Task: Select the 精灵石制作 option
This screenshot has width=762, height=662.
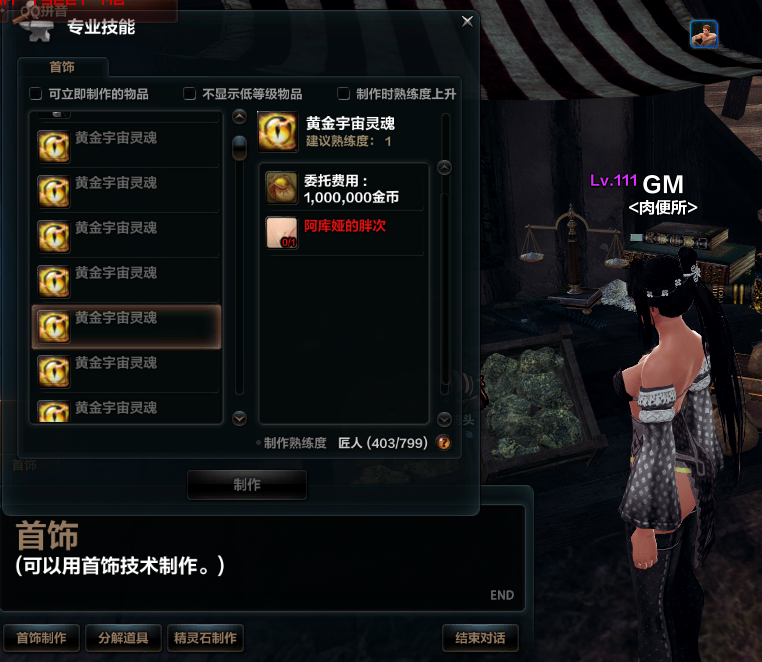Action: 205,638
